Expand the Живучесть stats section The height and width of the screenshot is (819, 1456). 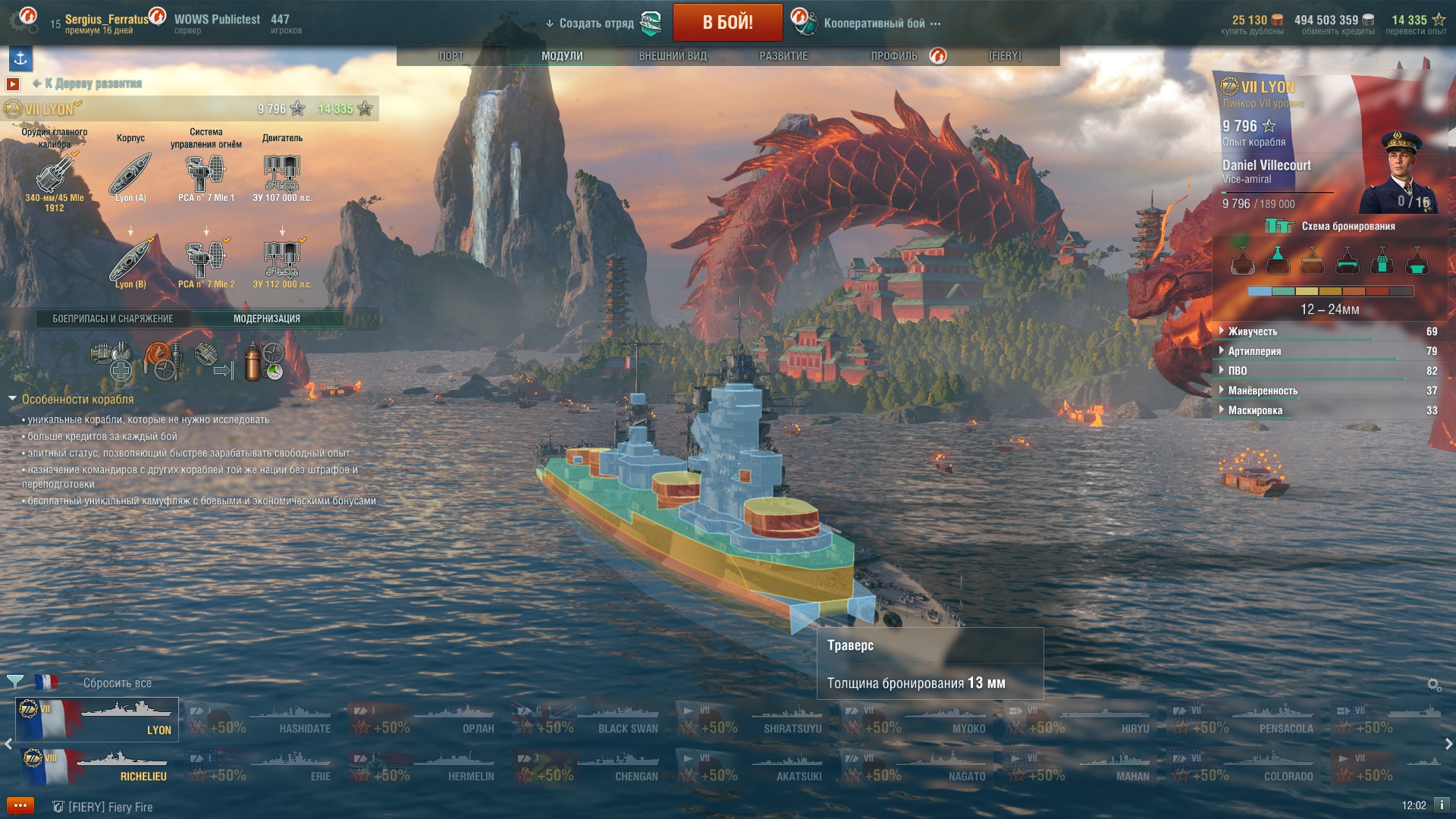pos(1253,331)
